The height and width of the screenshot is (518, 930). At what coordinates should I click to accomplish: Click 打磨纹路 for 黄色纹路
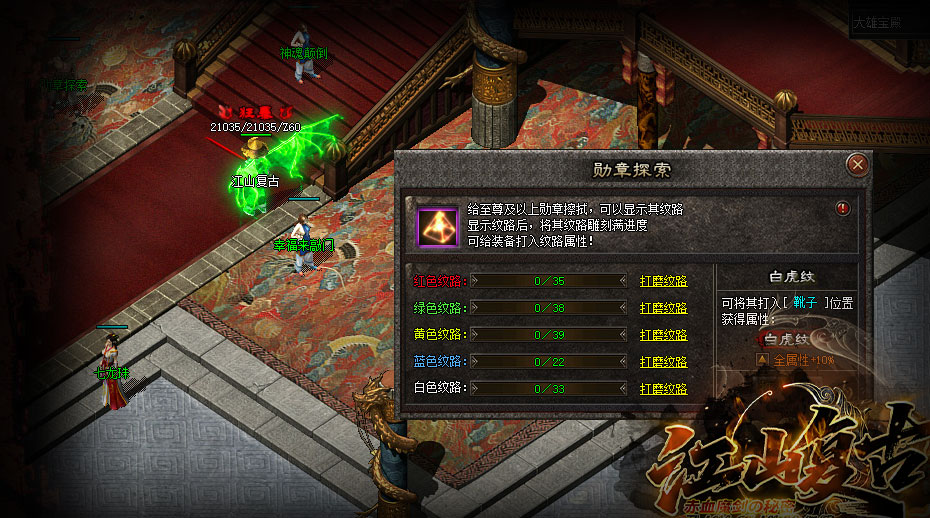pos(663,335)
